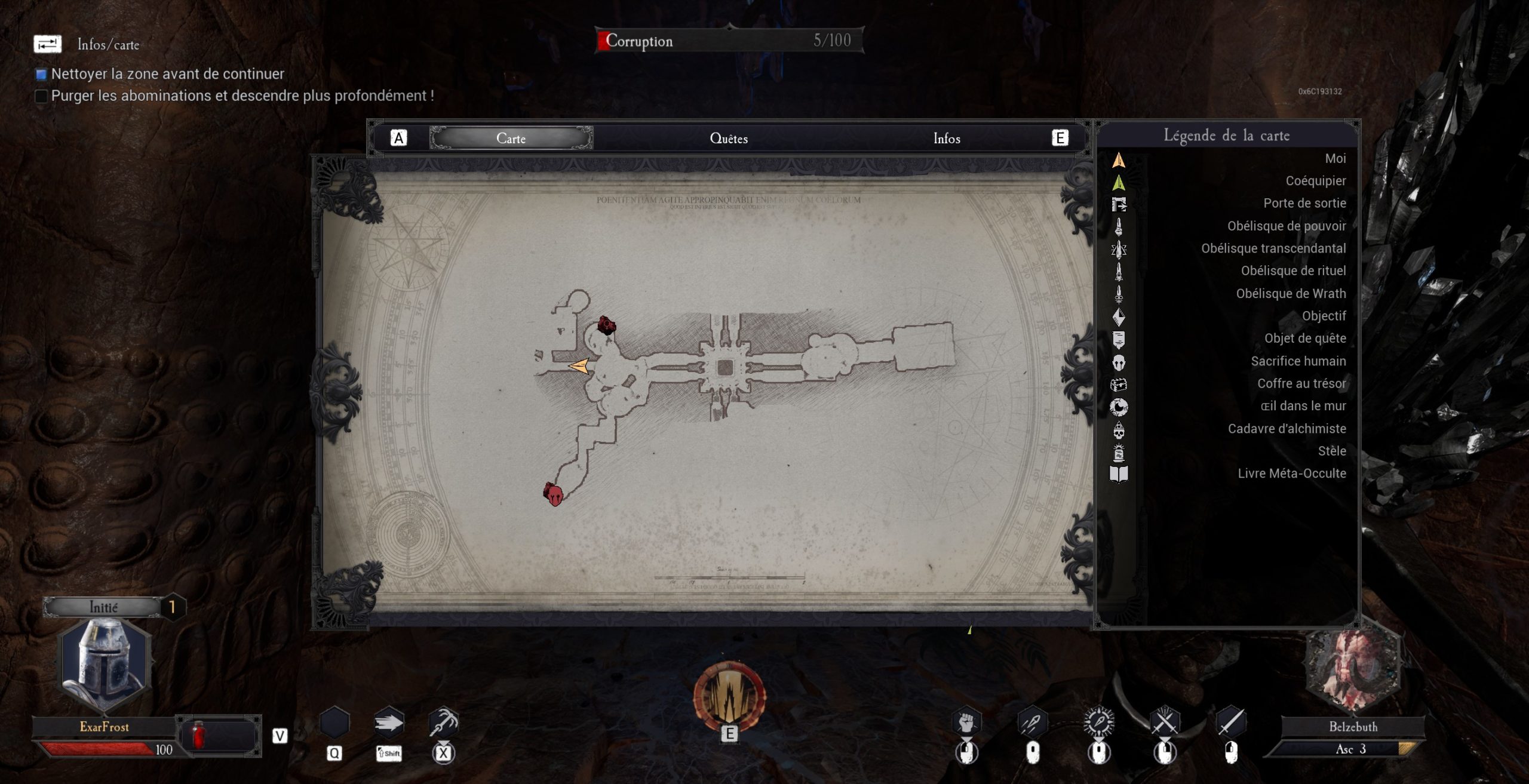1529x784 pixels.
Task: Open the Quêtes tab
Action: click(728, 139)
